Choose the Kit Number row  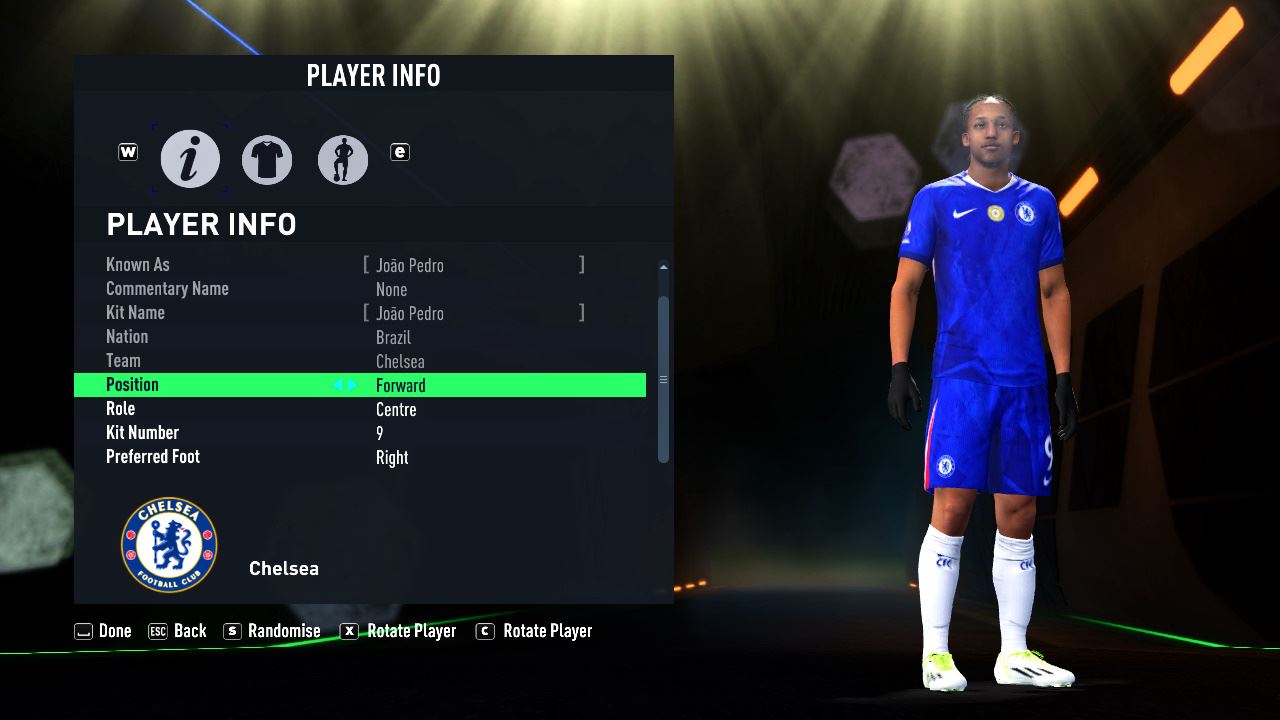[360, 433]
